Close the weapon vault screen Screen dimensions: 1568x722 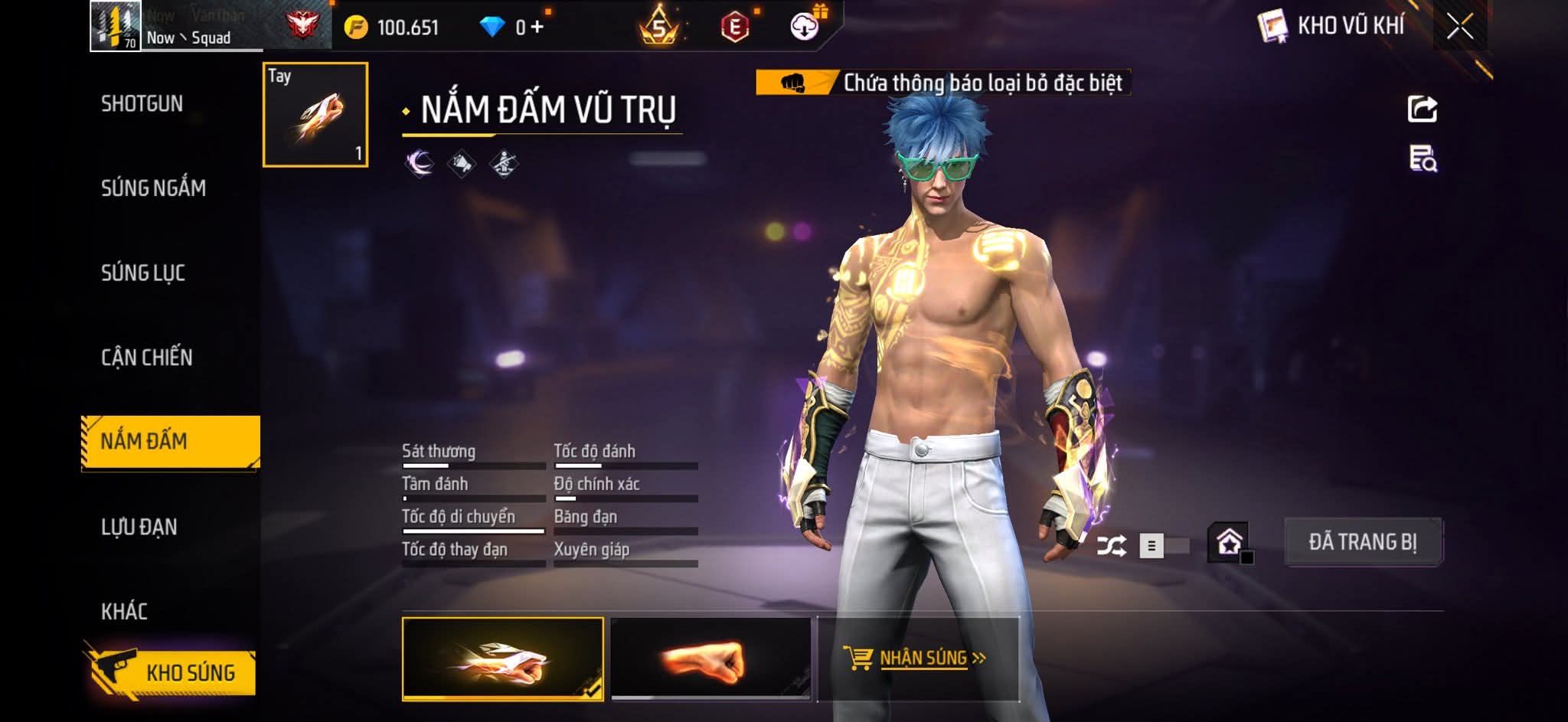pos(1459,28)
